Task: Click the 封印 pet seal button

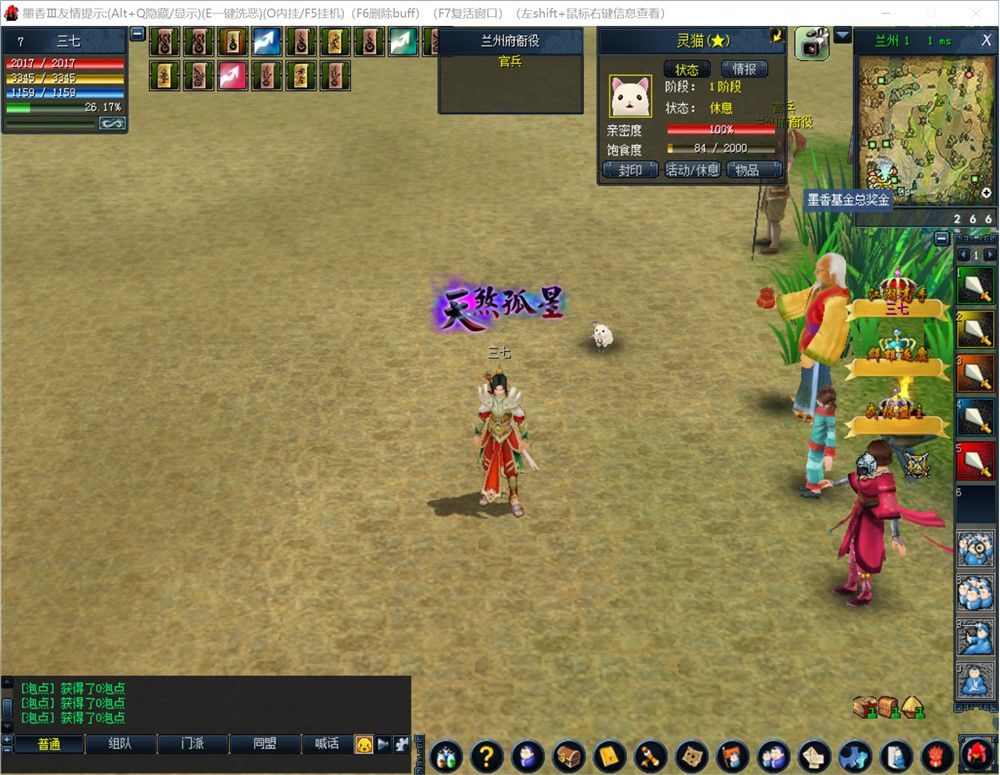Action: (630, 170)
